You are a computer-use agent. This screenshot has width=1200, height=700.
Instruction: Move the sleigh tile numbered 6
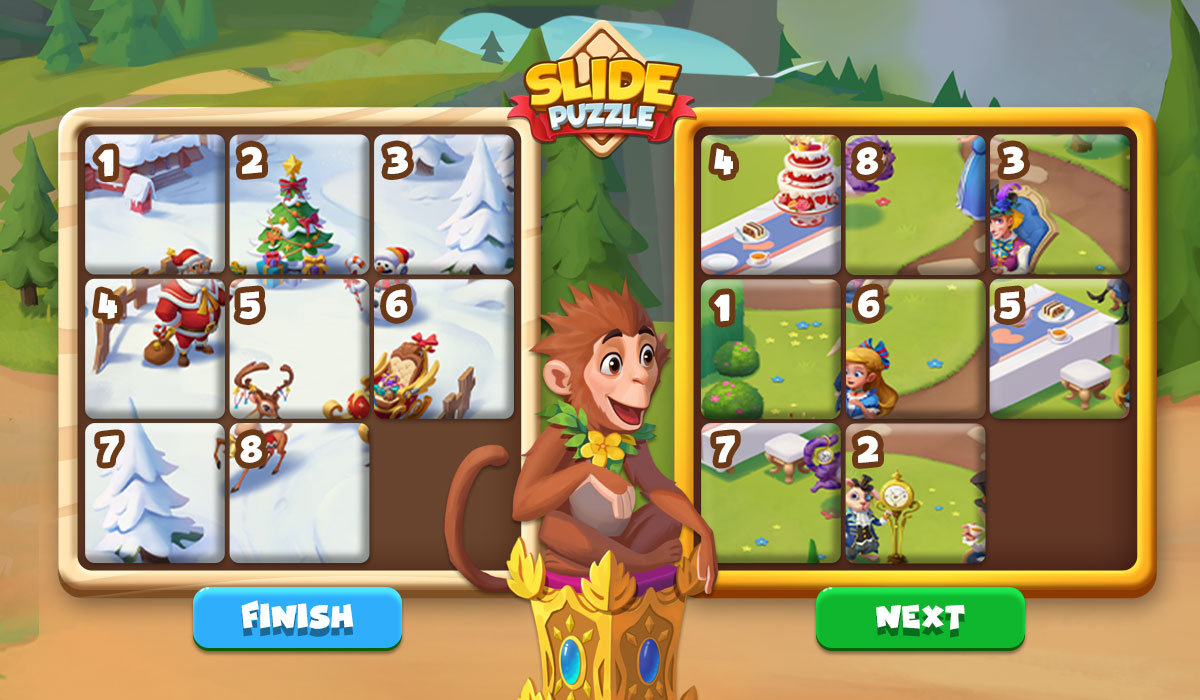tap(443, 348)
